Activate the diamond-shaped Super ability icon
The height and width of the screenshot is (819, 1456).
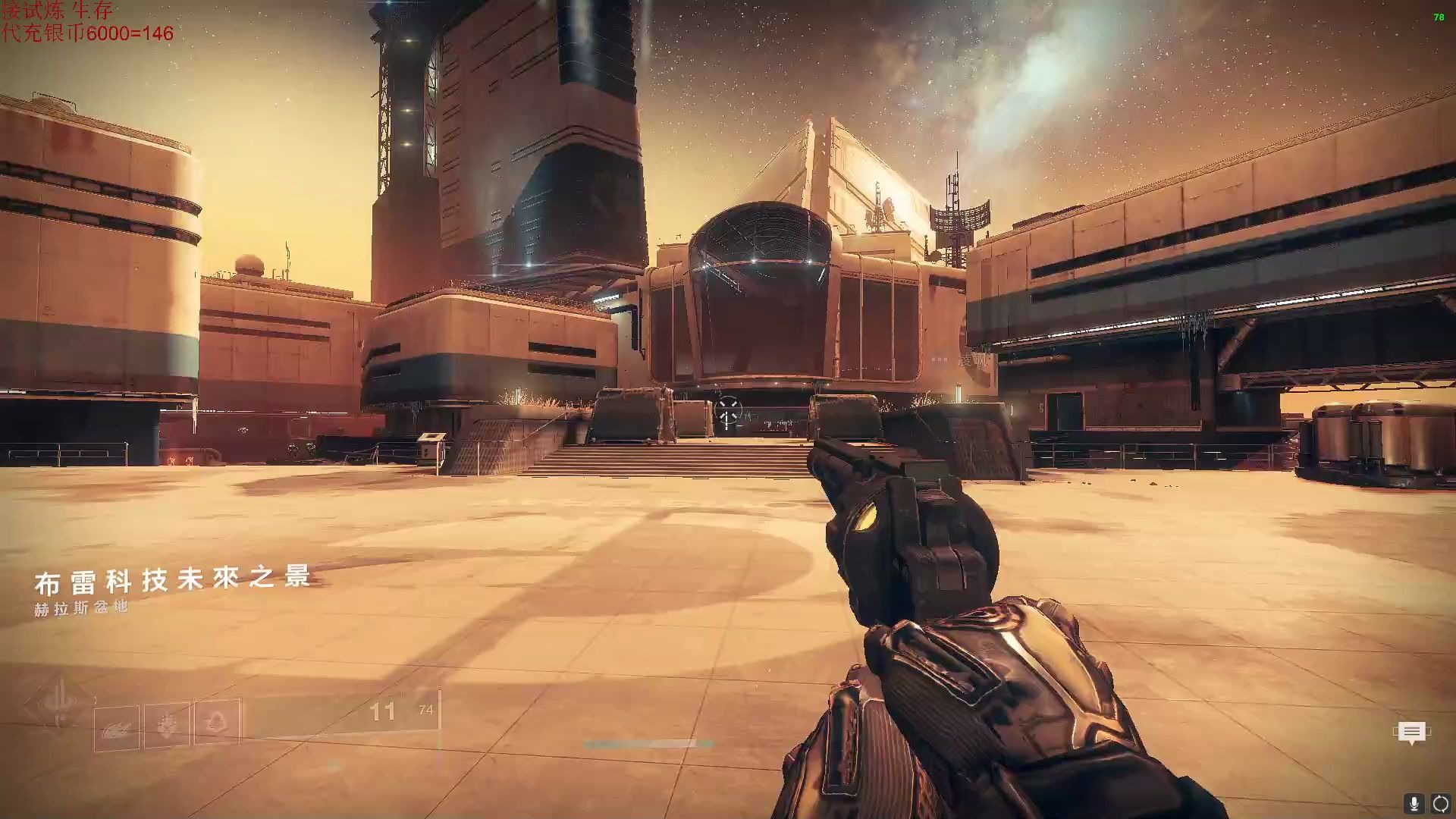coord(58,704)
